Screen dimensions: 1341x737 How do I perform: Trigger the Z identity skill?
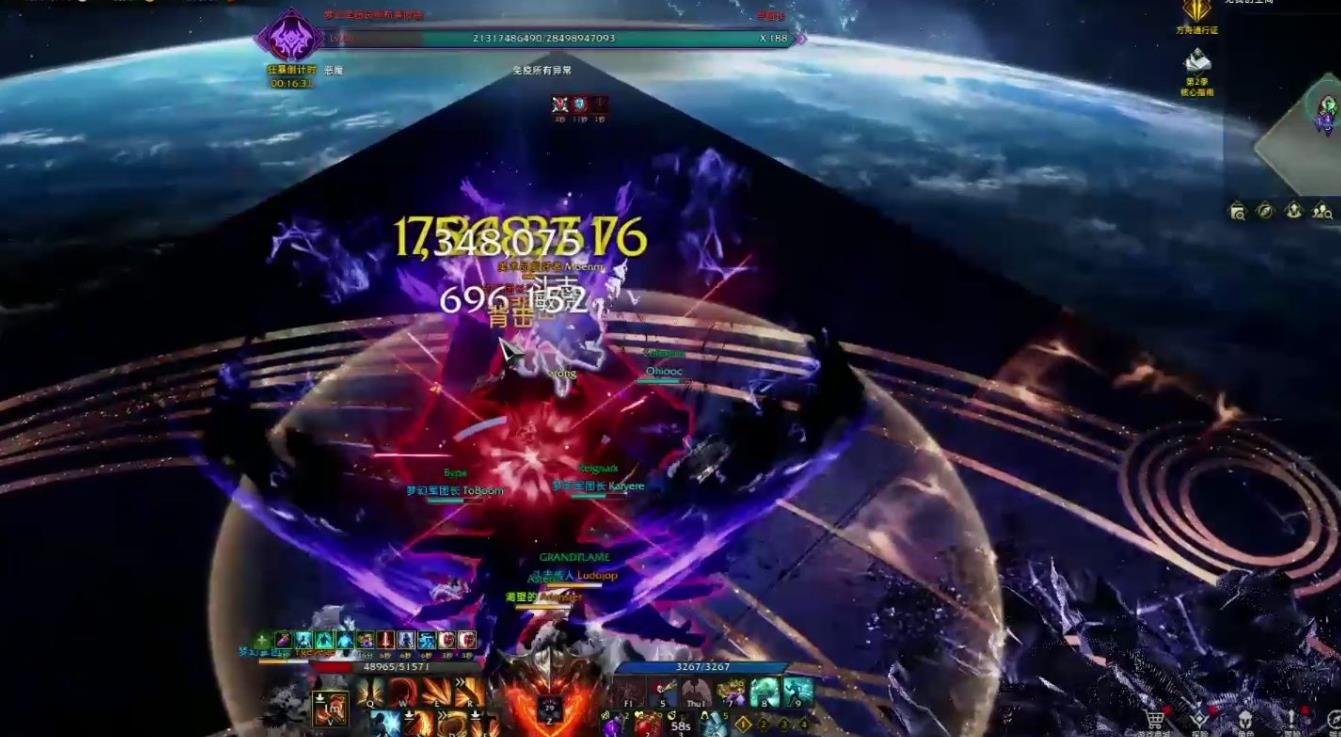tap(549, 707)
